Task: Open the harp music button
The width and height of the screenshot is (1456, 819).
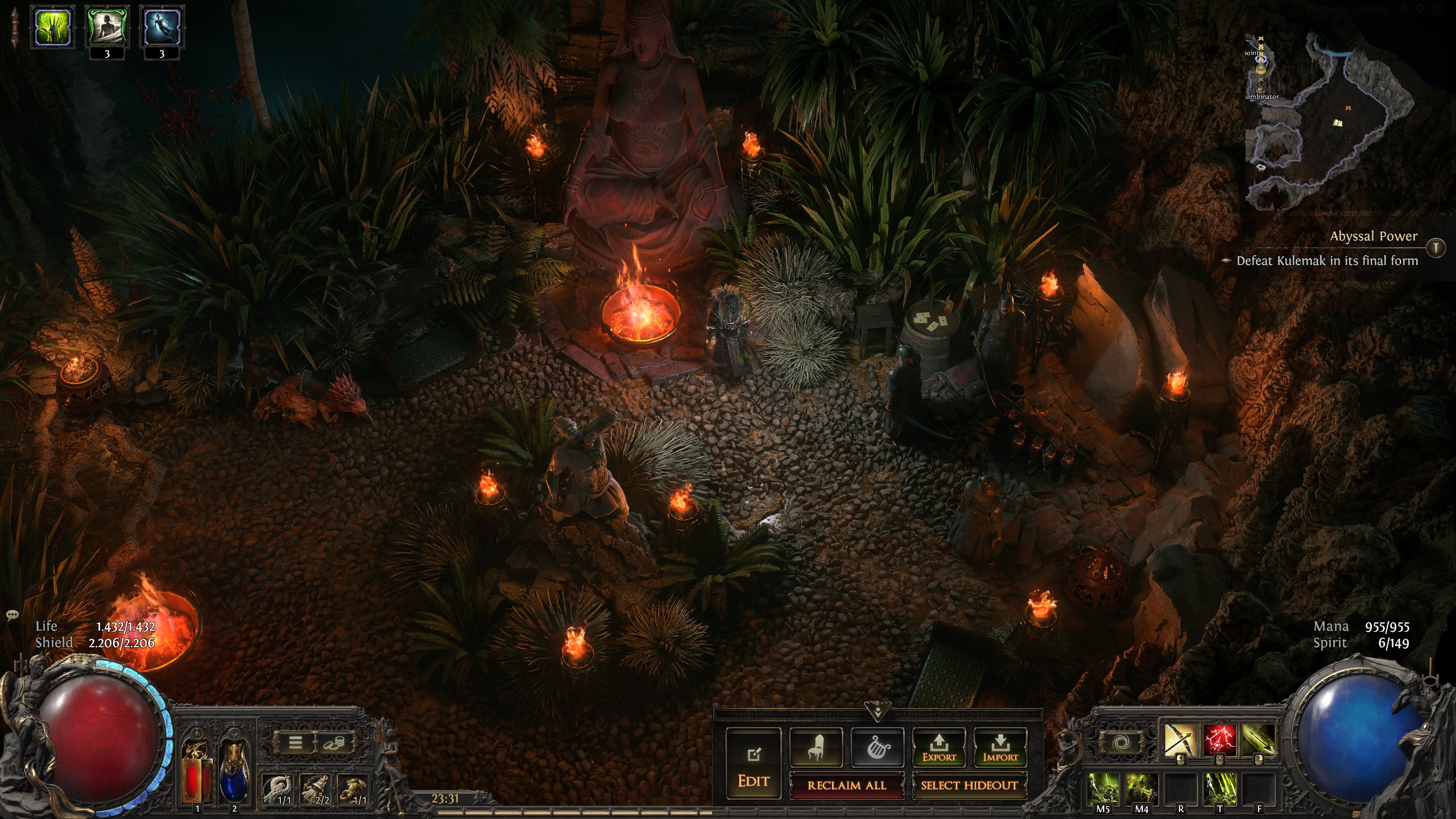Action: [x=877, y=747]
